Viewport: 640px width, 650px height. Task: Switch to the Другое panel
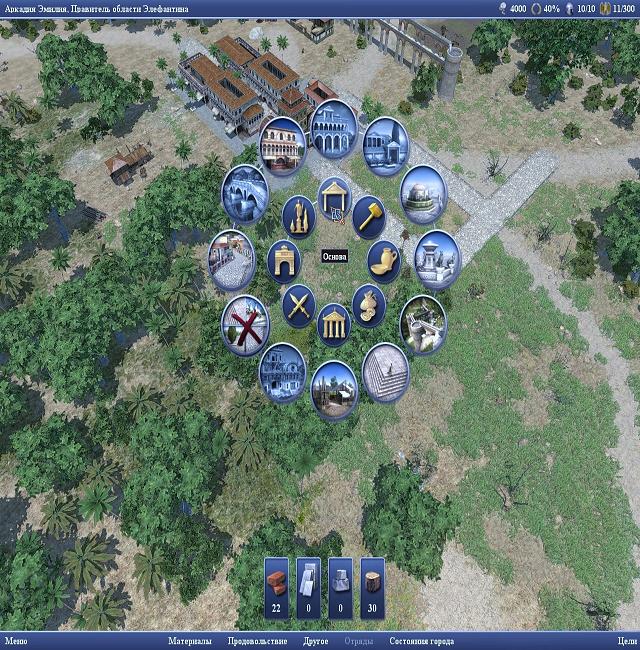tap(315, 641)
